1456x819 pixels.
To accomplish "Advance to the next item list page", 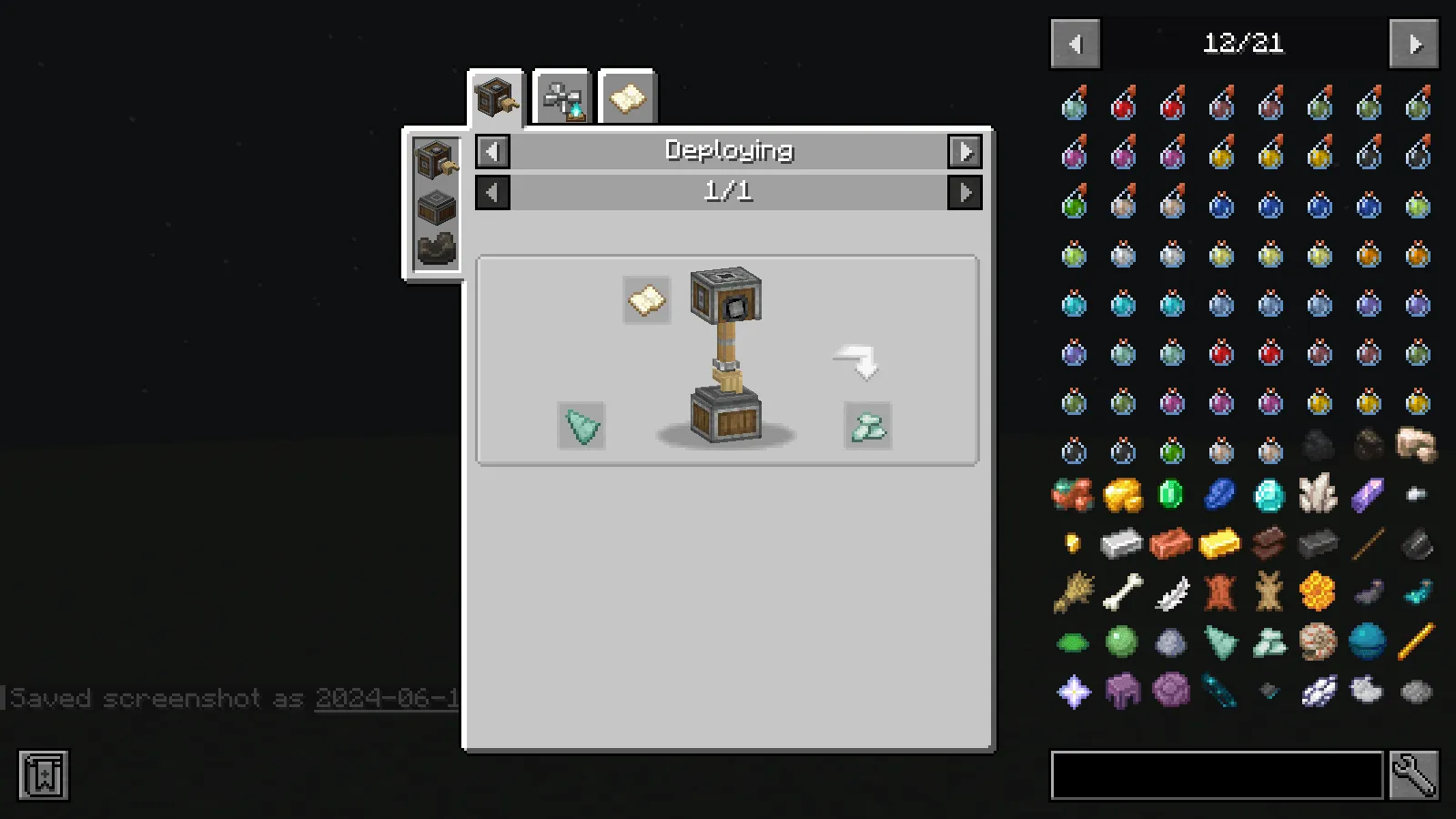I will pos(1413,44).
